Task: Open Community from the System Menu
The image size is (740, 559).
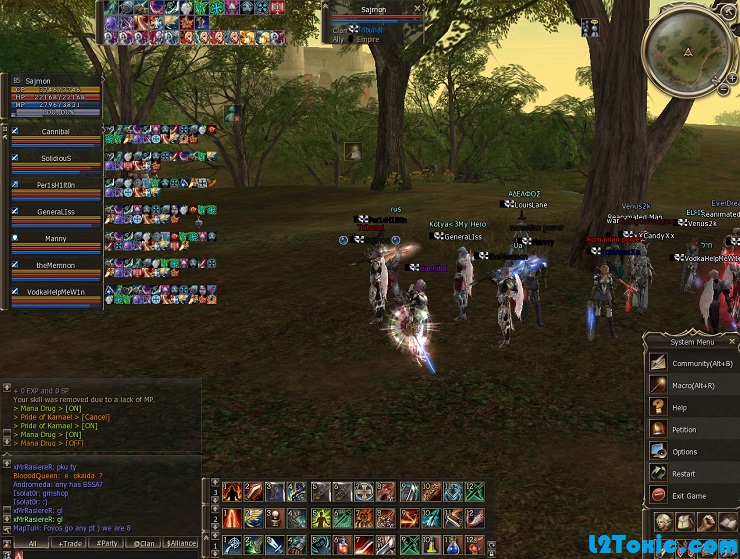Action: 701,363
